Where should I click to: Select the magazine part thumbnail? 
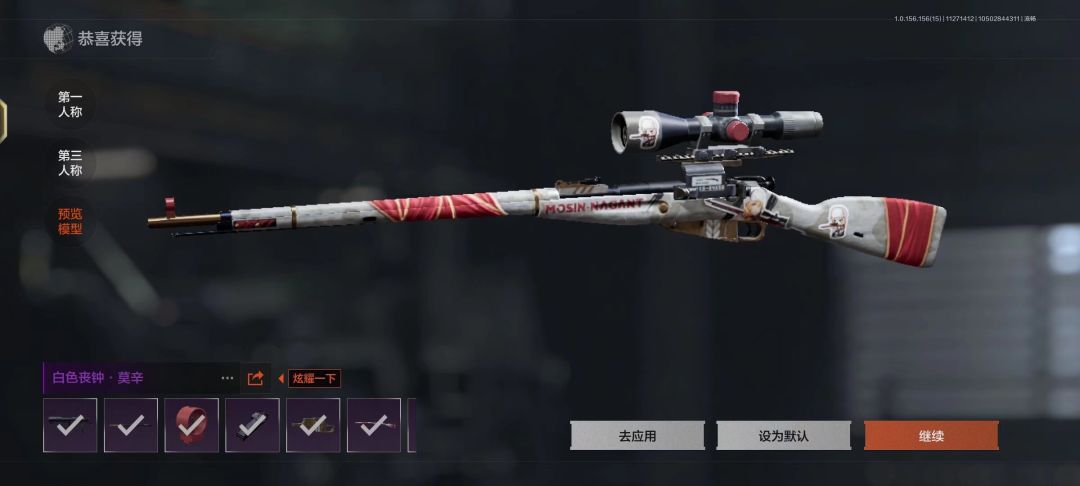[252, 425]
